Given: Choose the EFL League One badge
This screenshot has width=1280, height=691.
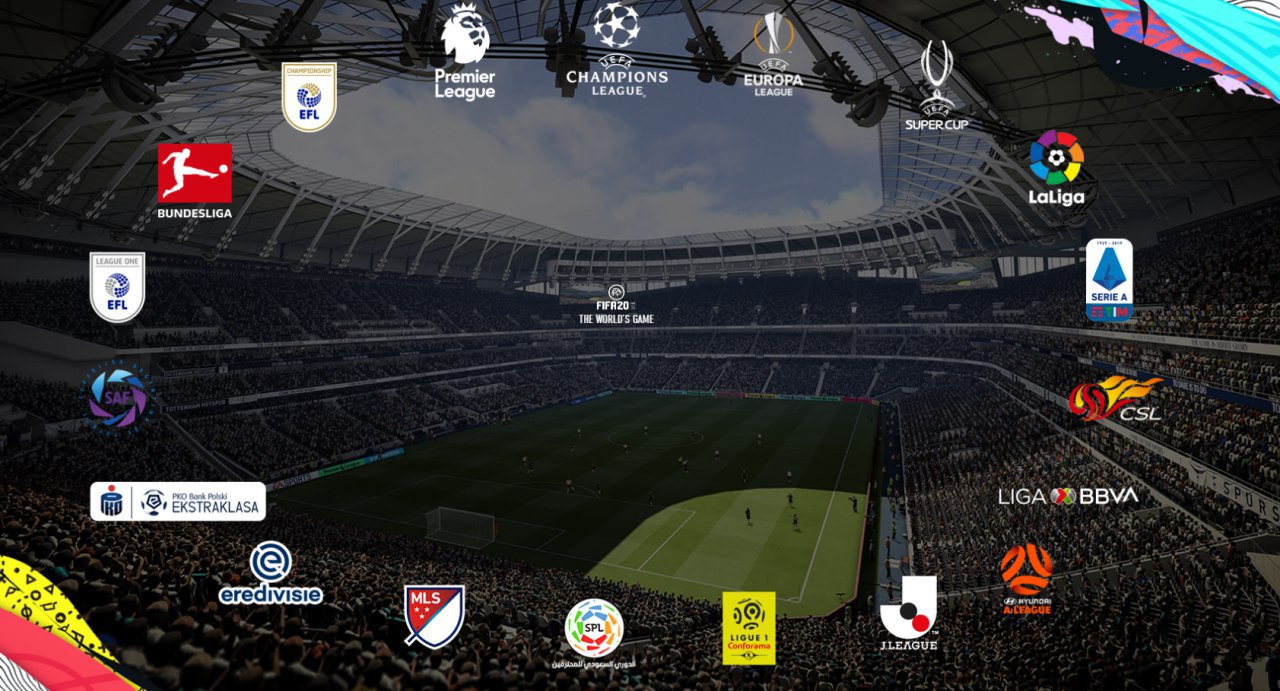Looking at the screenshot, I should (x=117, y=287).
